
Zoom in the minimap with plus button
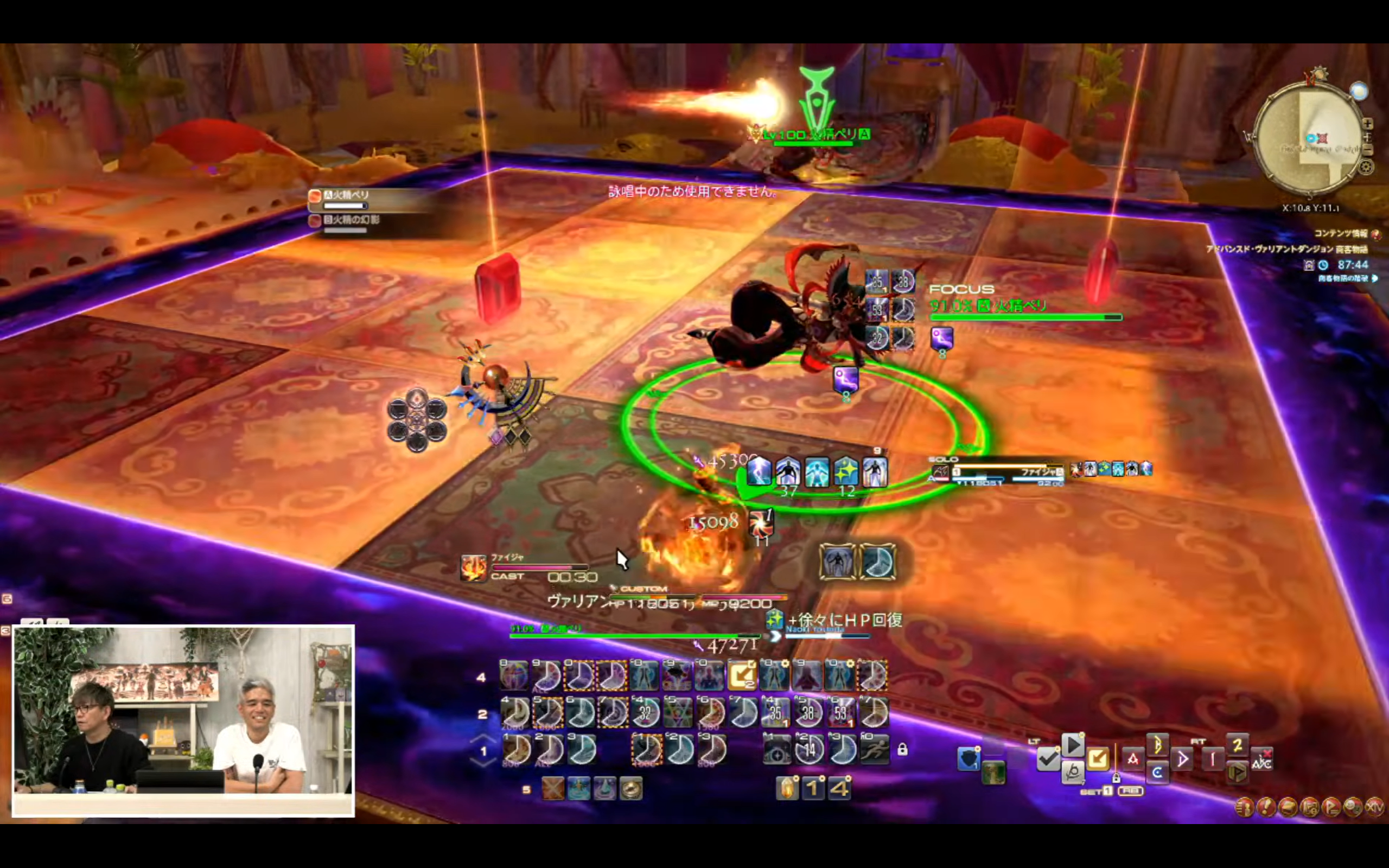tap(1368, 124)
